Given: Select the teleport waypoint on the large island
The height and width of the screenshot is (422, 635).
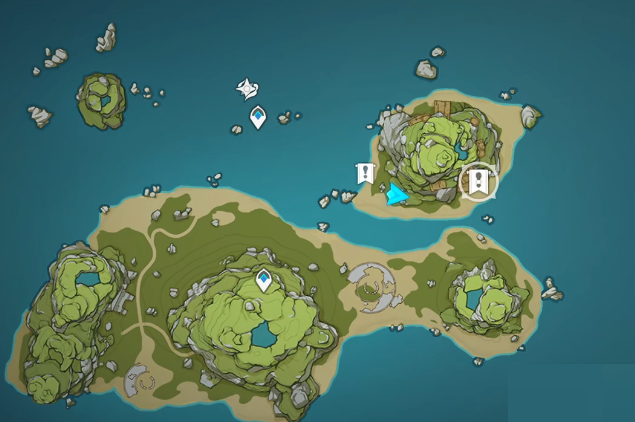Looking at the screenshot, I should [x=264, y=281].
